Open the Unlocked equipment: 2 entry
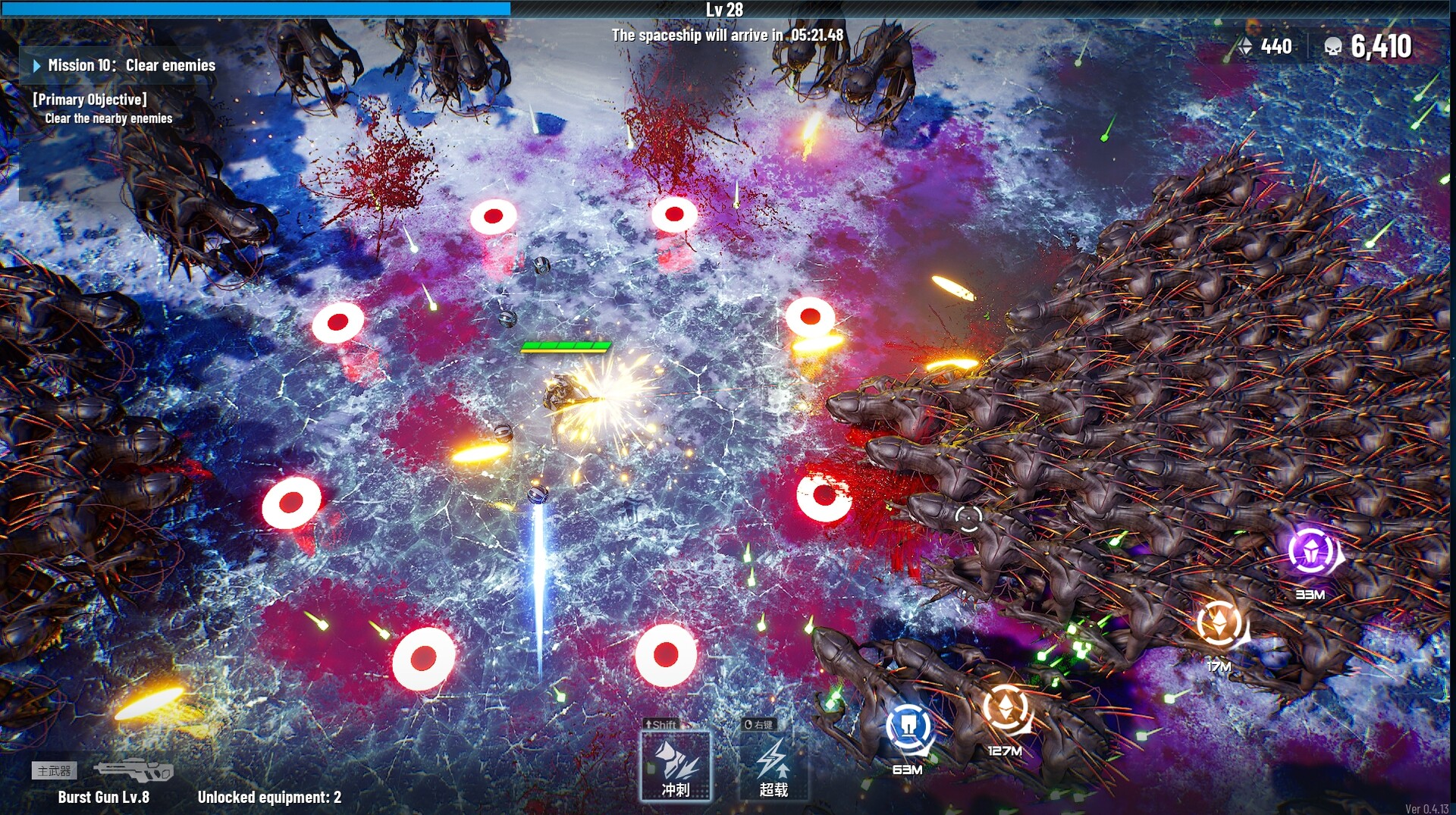Image resolution: width=1456 pixels, height=815 pixels. [269, 797]
